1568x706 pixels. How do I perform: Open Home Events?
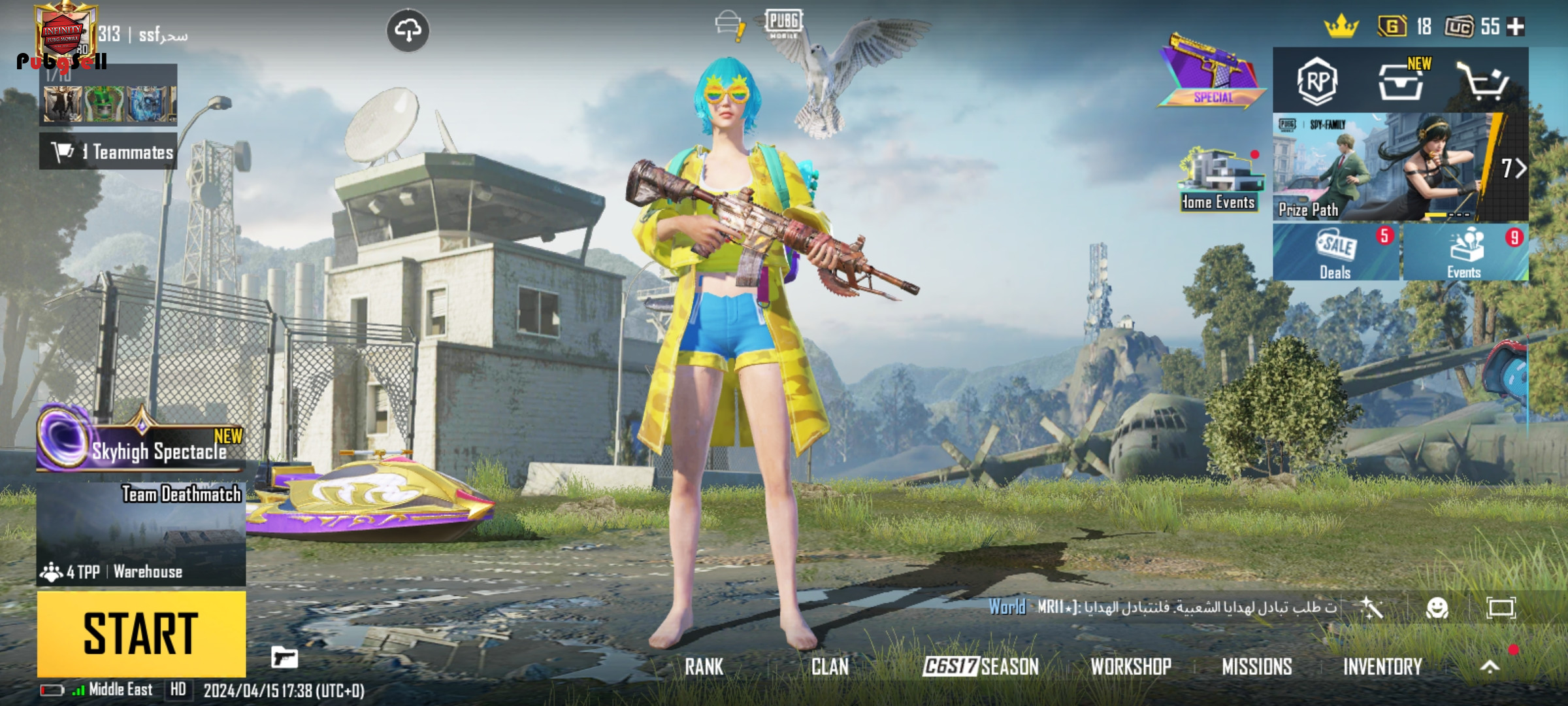click(x=1219, y=180)
